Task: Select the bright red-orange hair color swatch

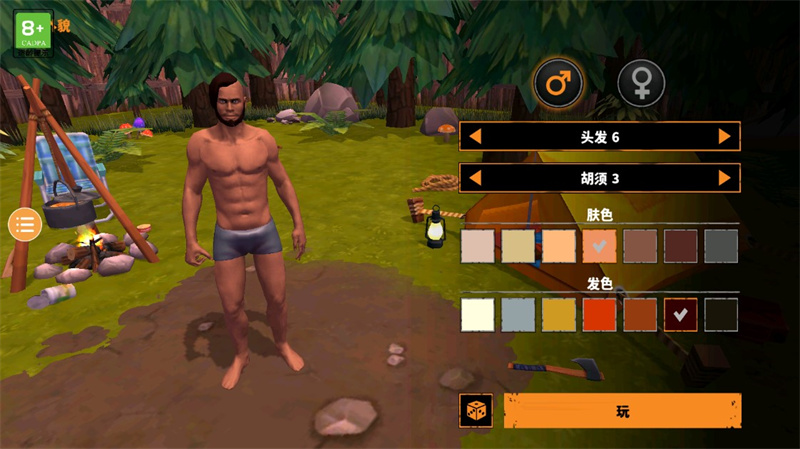Action: 600,314
